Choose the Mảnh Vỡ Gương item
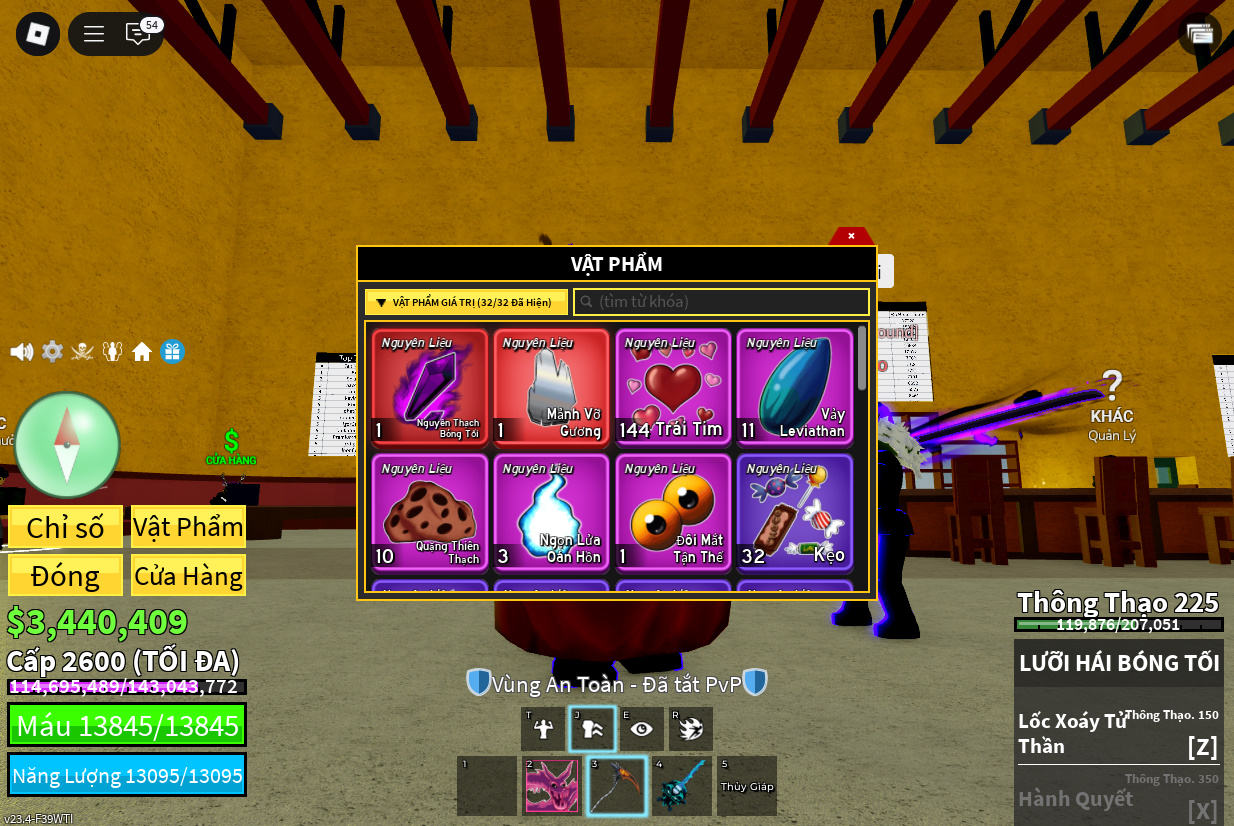This screenshot has width=1234, height=826. 551,387
